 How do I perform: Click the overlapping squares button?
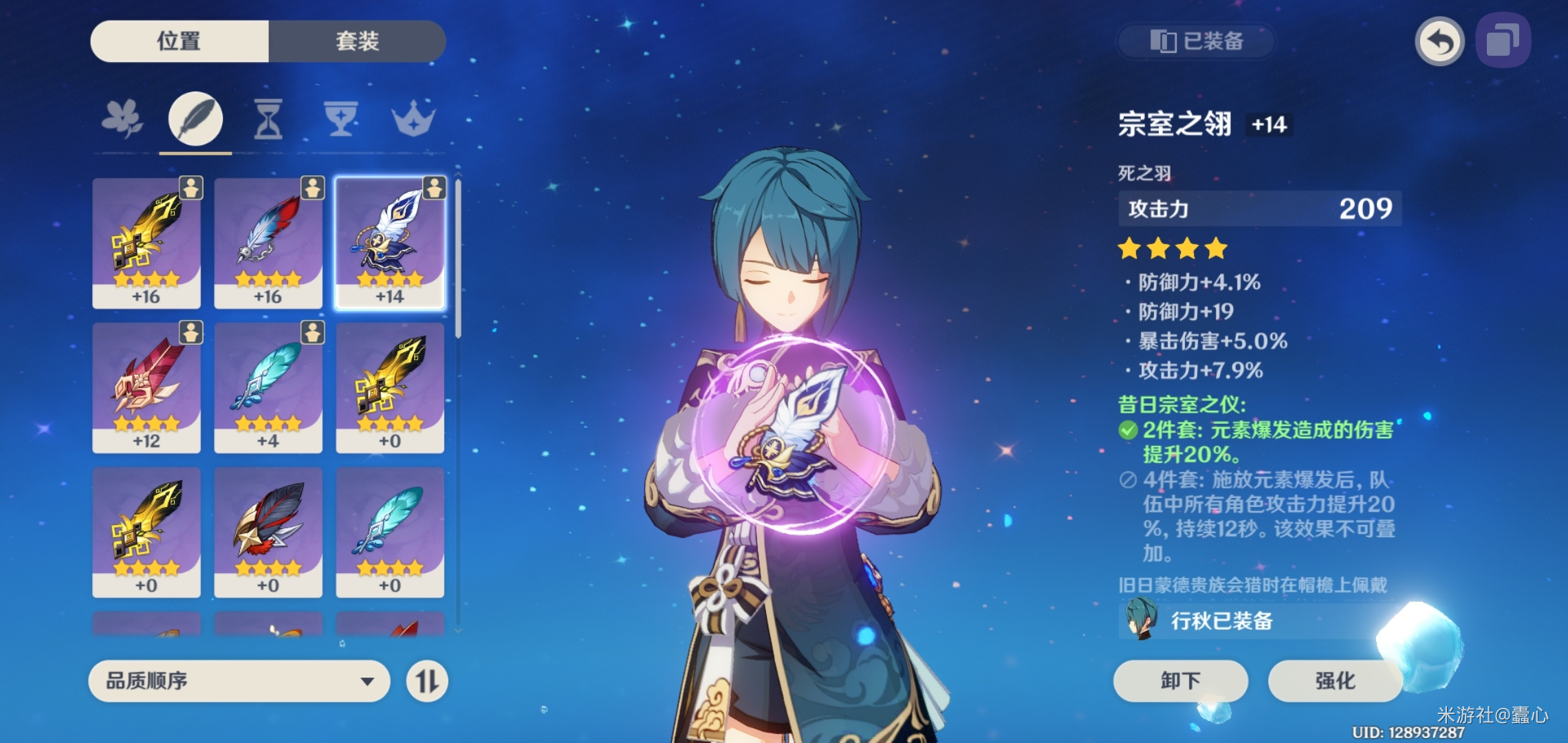tap(1503, 41)
